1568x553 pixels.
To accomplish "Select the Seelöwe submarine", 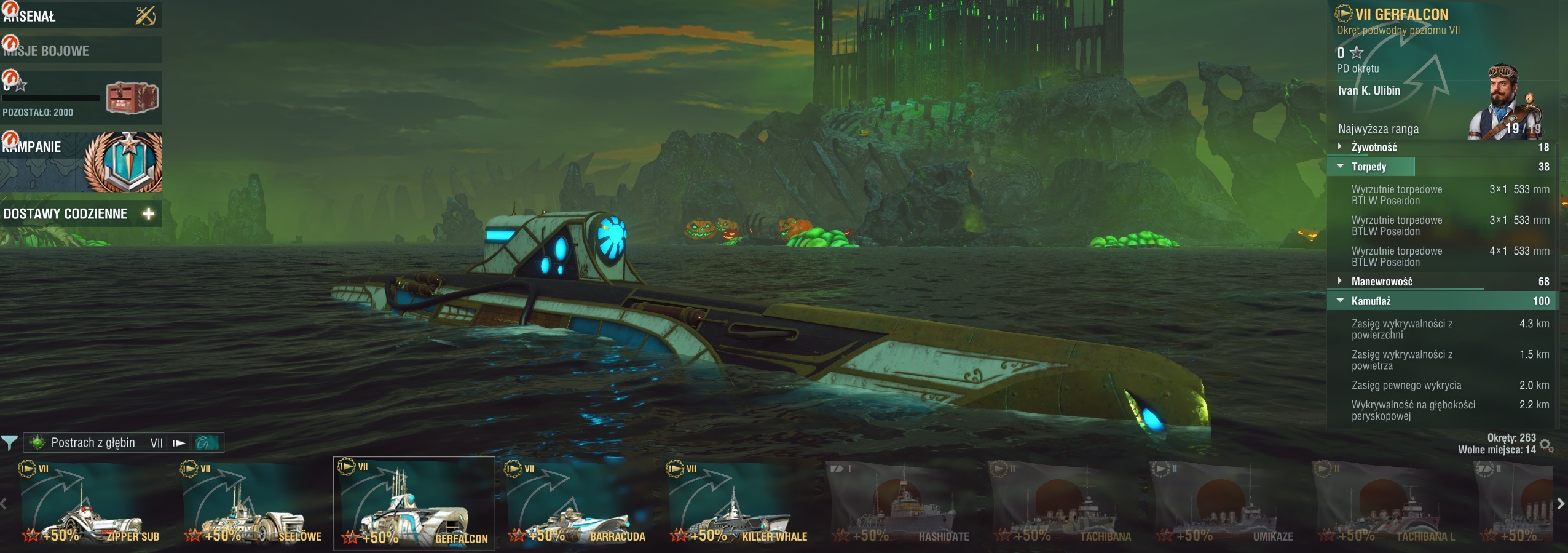I will [x=253, y=504].
